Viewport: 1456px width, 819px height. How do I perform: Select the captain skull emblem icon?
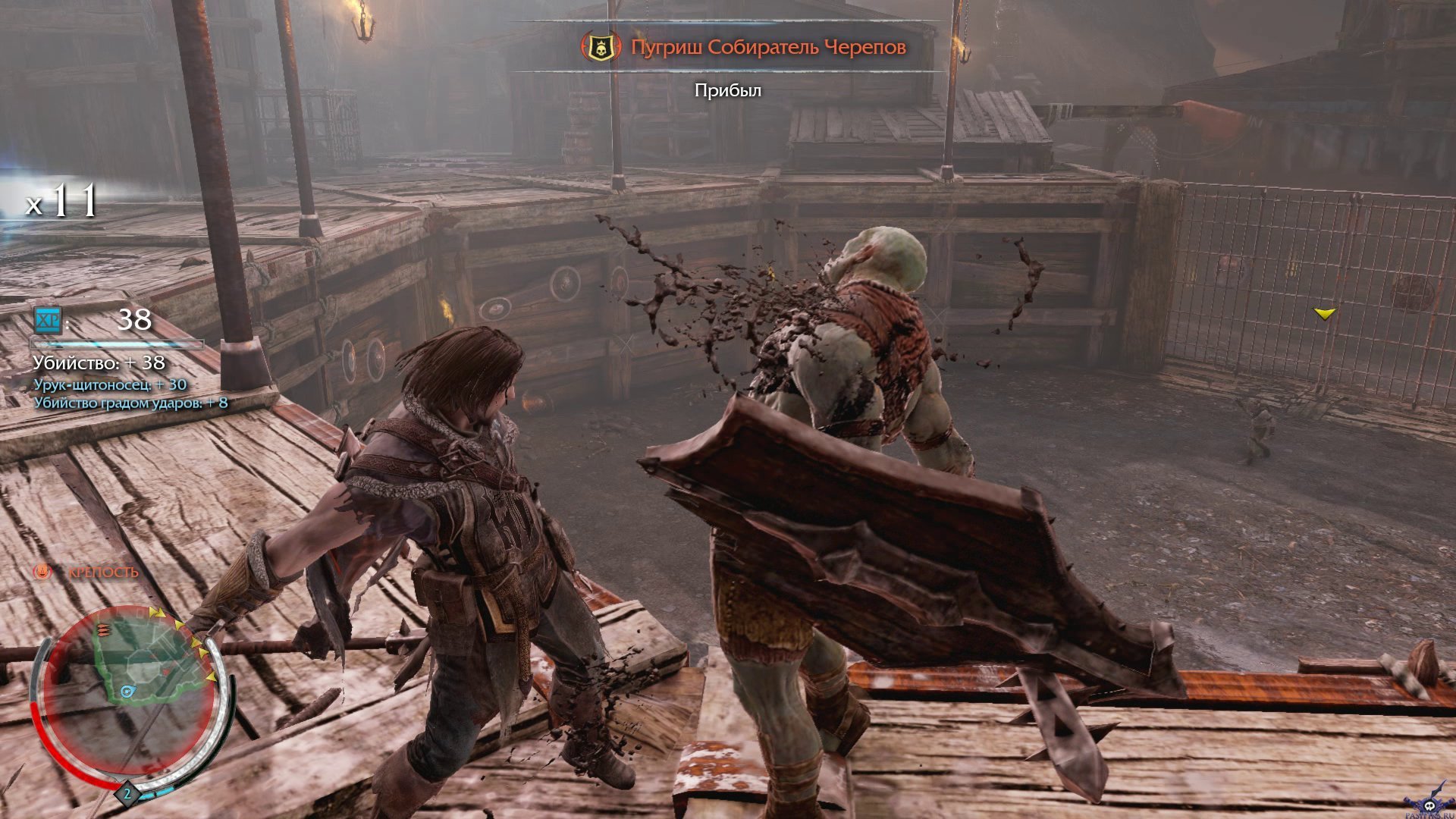click(601, 47)
